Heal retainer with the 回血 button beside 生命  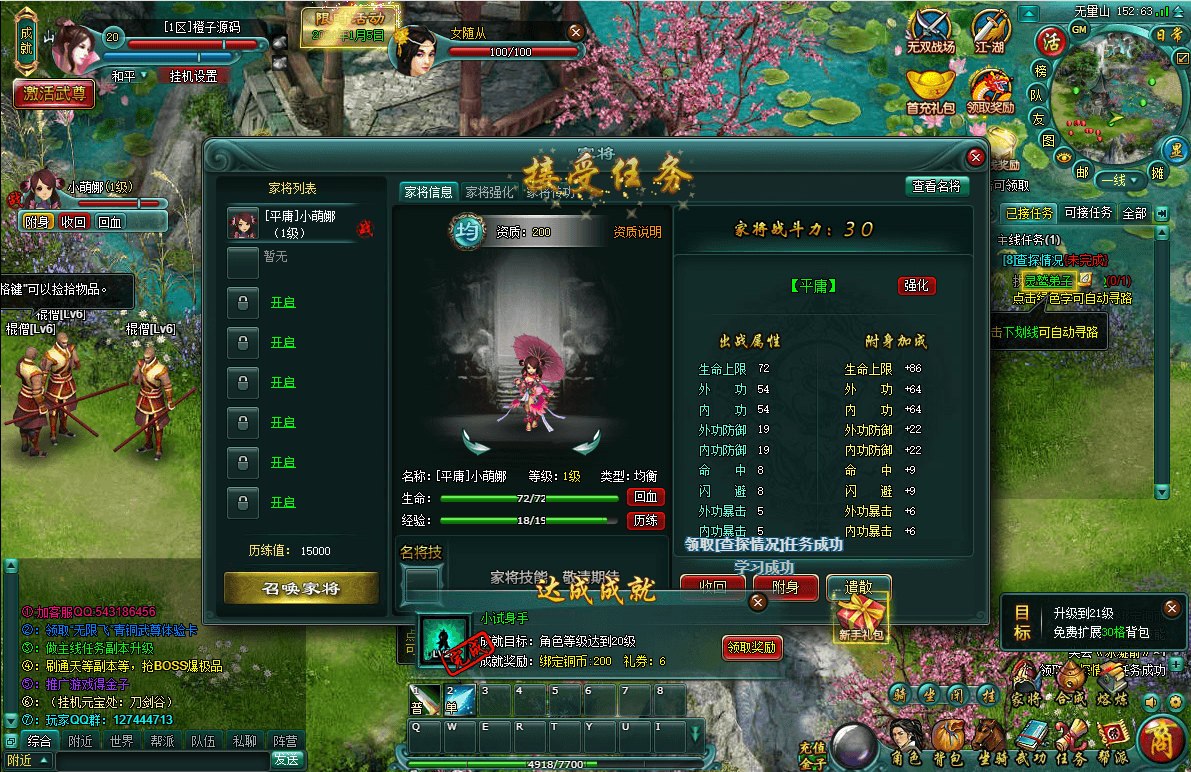coord(645,497)
